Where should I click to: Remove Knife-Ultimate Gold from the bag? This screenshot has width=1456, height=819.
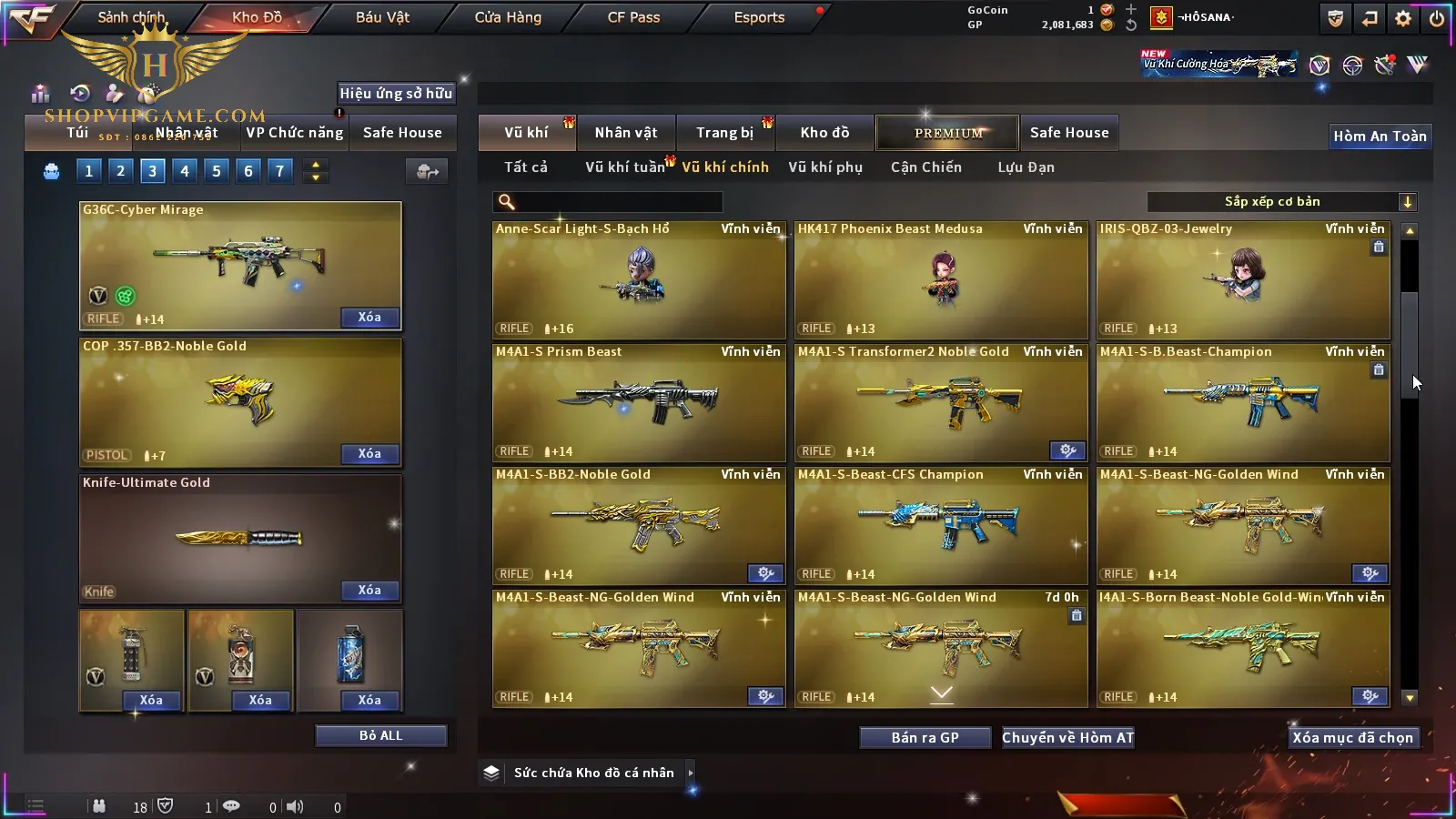coord(369,591)
